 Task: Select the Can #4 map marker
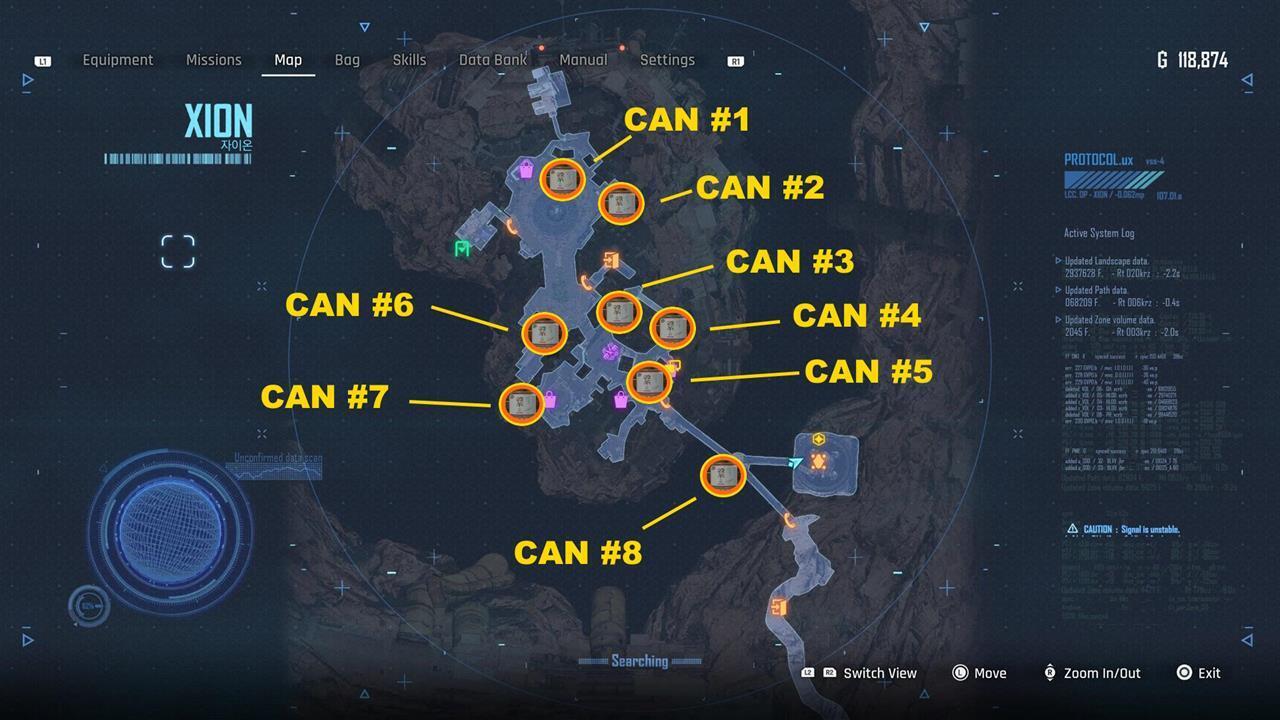[x=672, y=328]
